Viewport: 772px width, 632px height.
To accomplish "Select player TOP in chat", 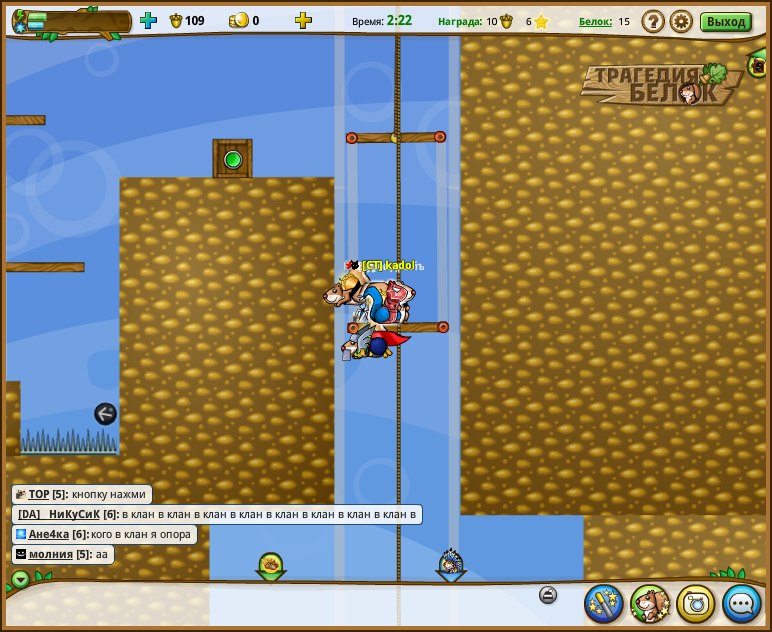I will (x=39, y=494).
